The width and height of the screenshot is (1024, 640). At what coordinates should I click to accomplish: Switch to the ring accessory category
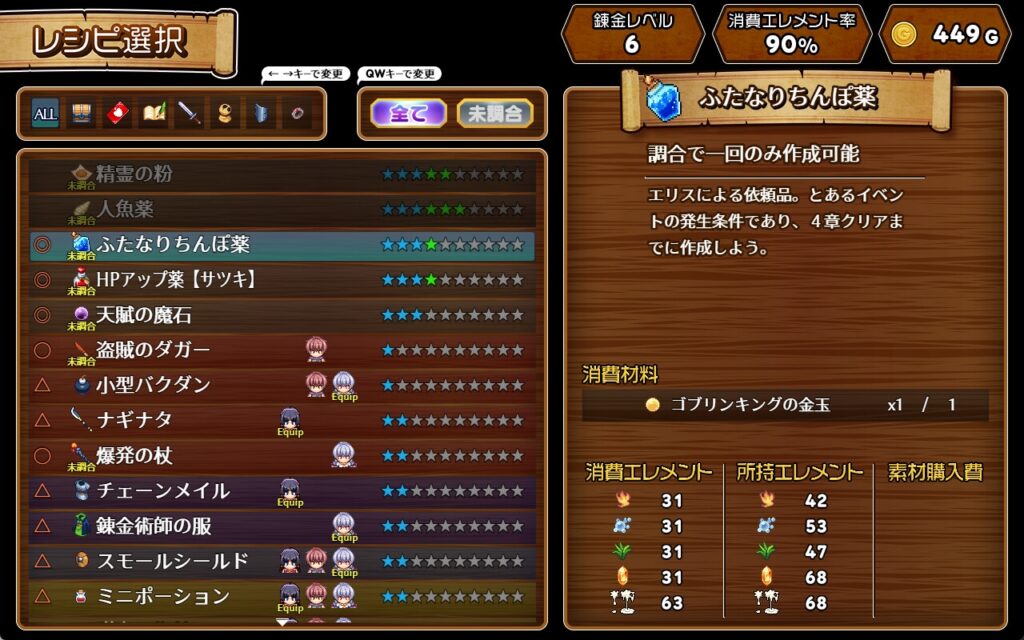click(x=297, y=114)
